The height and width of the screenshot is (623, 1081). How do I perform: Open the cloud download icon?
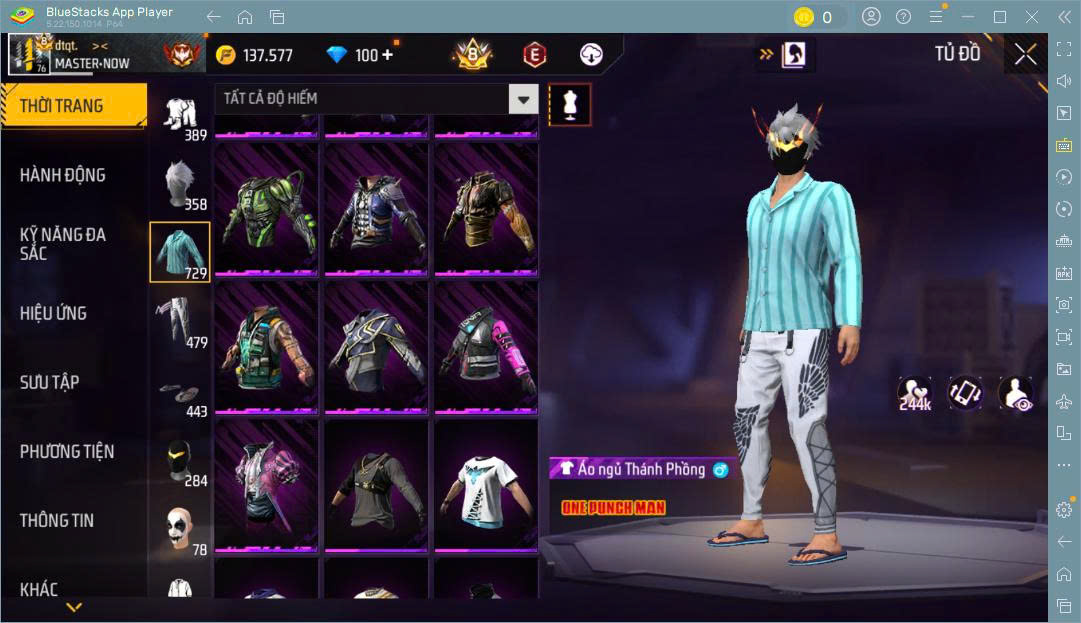(591, 55)
